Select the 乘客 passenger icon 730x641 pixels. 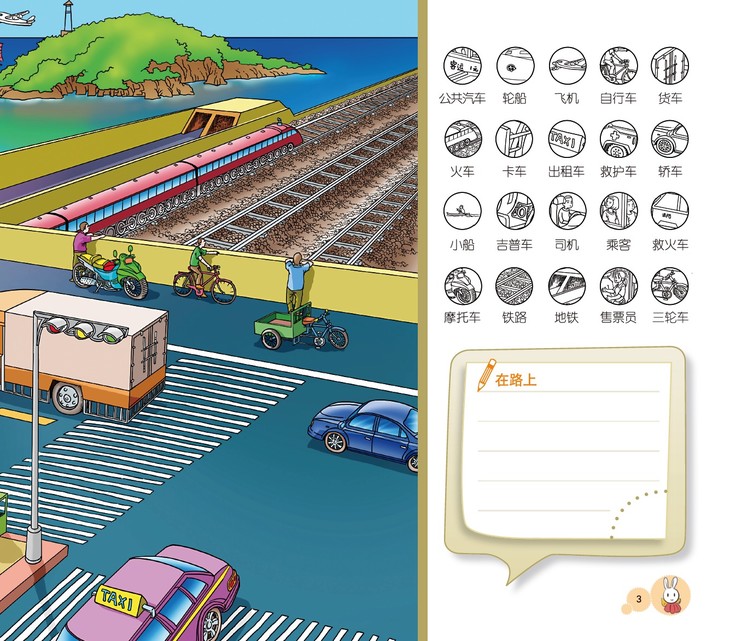[618, 211]
